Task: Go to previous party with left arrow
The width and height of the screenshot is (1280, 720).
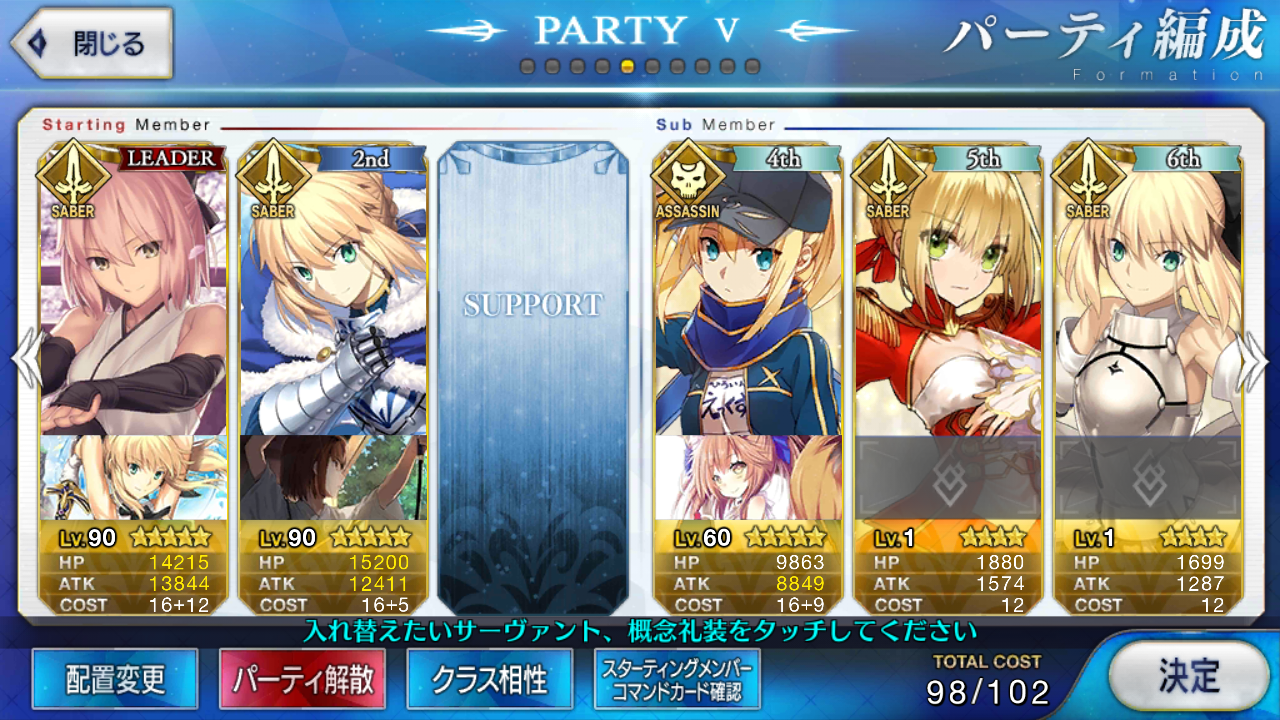Action: [24, 360]
